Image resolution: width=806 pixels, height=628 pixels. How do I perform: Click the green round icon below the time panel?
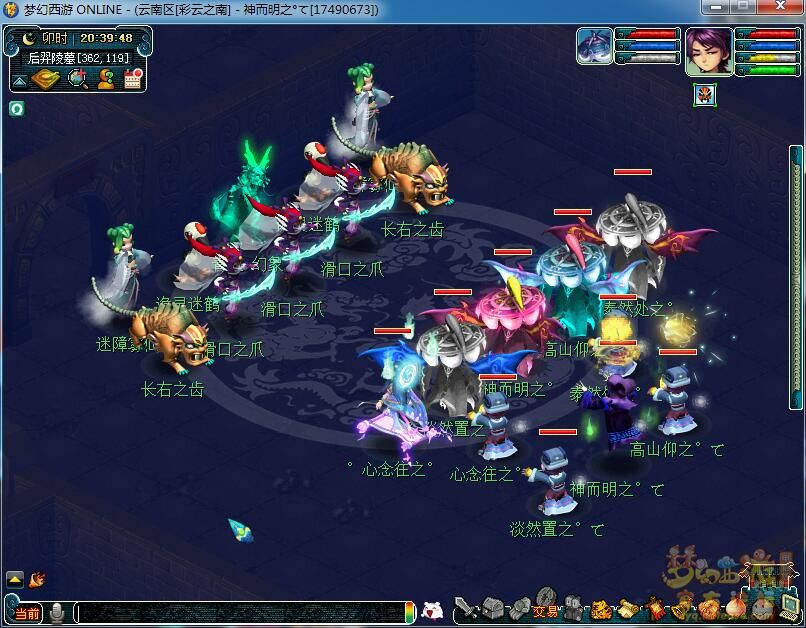coord(16,108)
